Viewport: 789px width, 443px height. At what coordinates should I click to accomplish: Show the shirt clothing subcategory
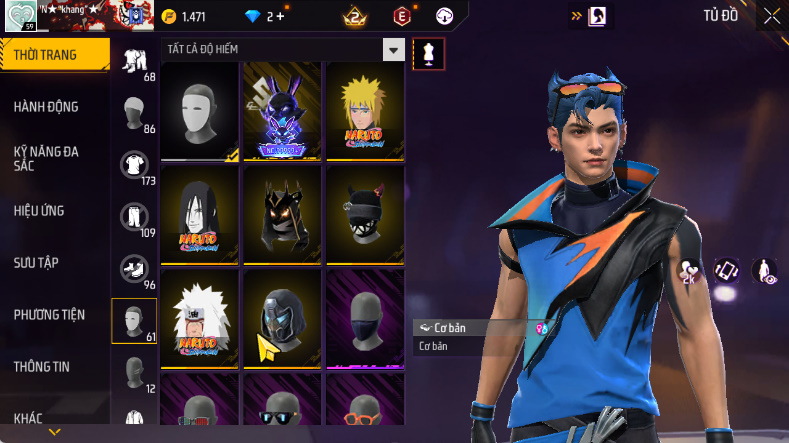tap(134, 165)
